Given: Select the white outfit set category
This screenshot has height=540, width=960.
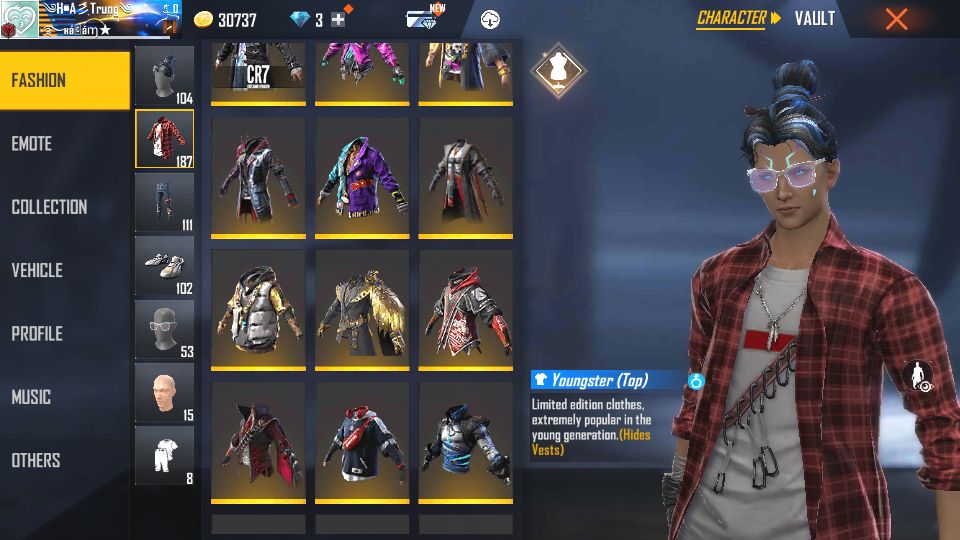Looking at the screenshot, I should tap(164, 455).
